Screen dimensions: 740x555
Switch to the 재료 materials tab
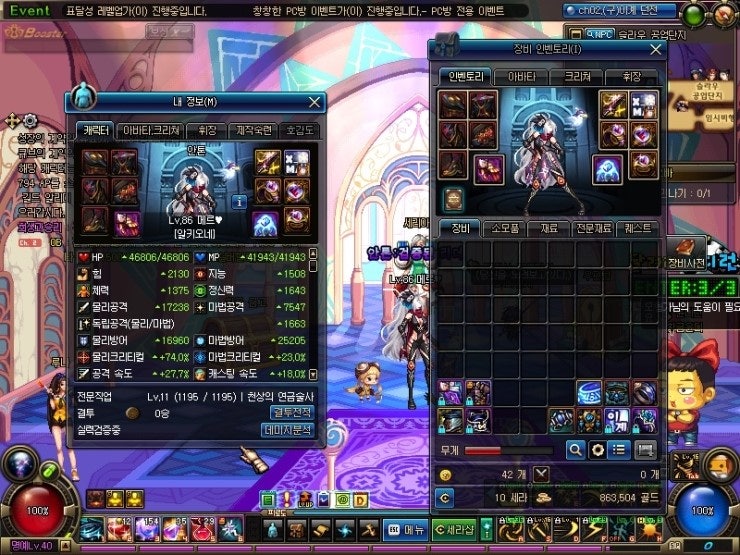[551, 229]
